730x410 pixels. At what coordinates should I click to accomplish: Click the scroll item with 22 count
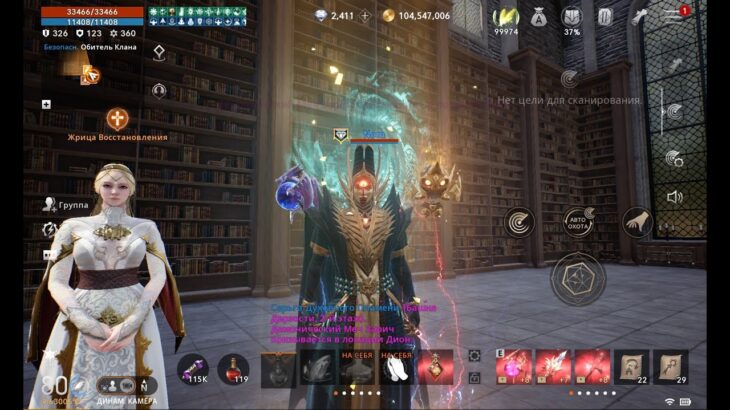[x=631, y=367]
